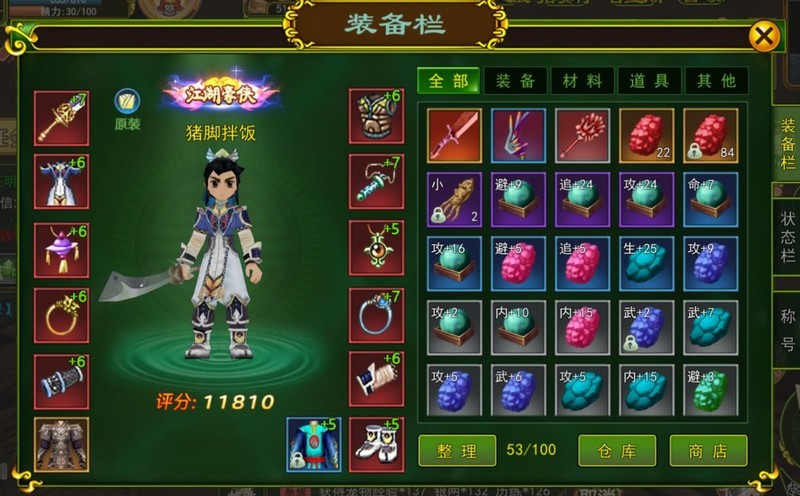Select the 武+7 teal gem
The width and height of the screenshot is (800, 496).
(x=710, y=327)
